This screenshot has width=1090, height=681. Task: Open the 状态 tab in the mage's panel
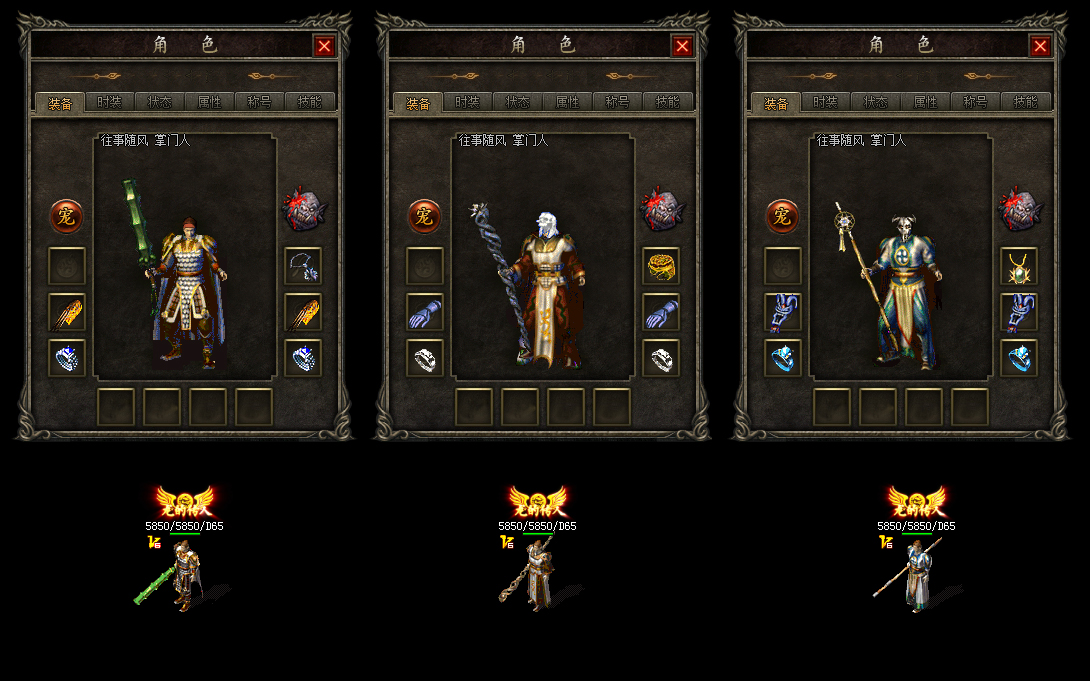[518, 102]
